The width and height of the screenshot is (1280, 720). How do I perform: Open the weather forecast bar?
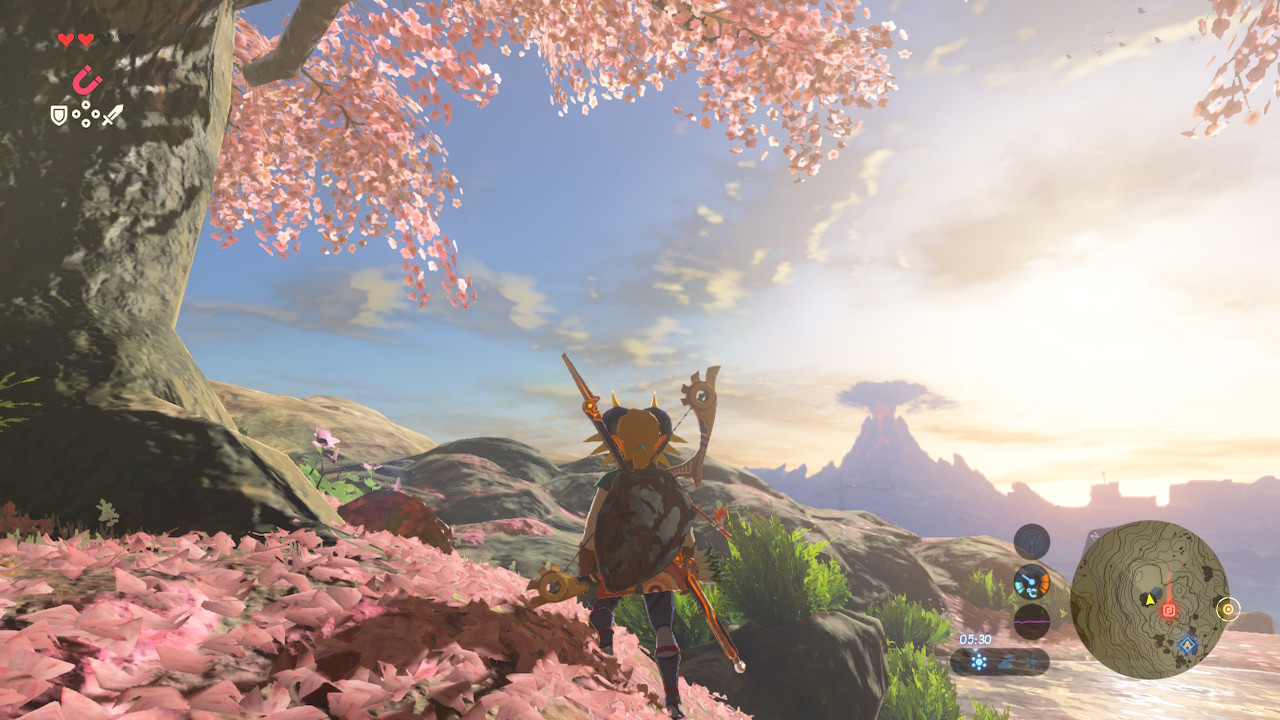coord(999,661)
